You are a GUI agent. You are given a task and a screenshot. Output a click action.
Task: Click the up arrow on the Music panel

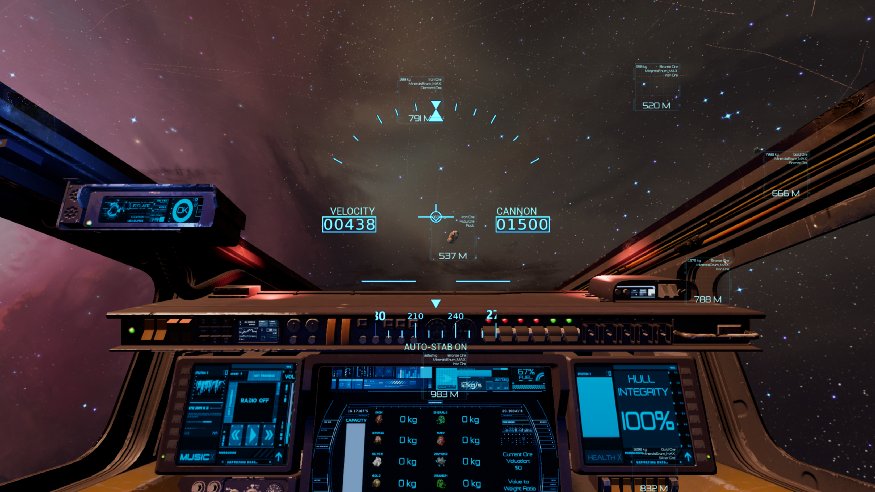277,457
